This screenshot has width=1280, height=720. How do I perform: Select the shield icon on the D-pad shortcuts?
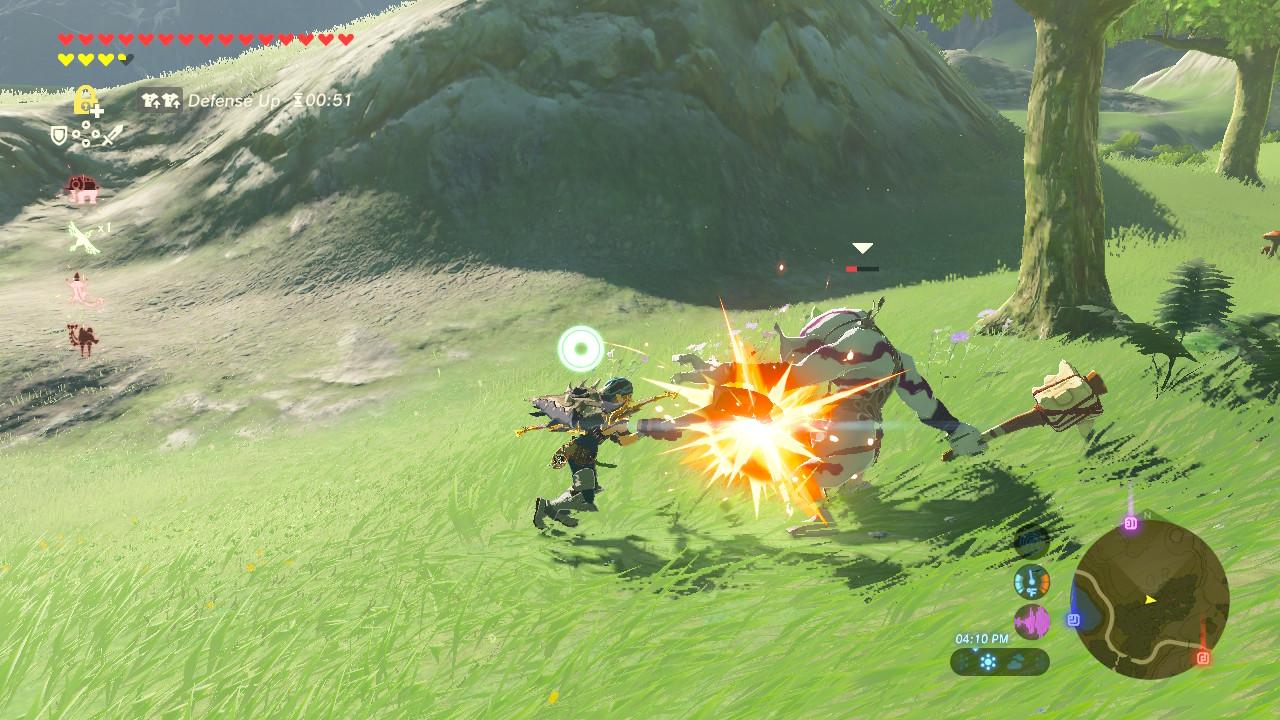[x=60, y=134]
